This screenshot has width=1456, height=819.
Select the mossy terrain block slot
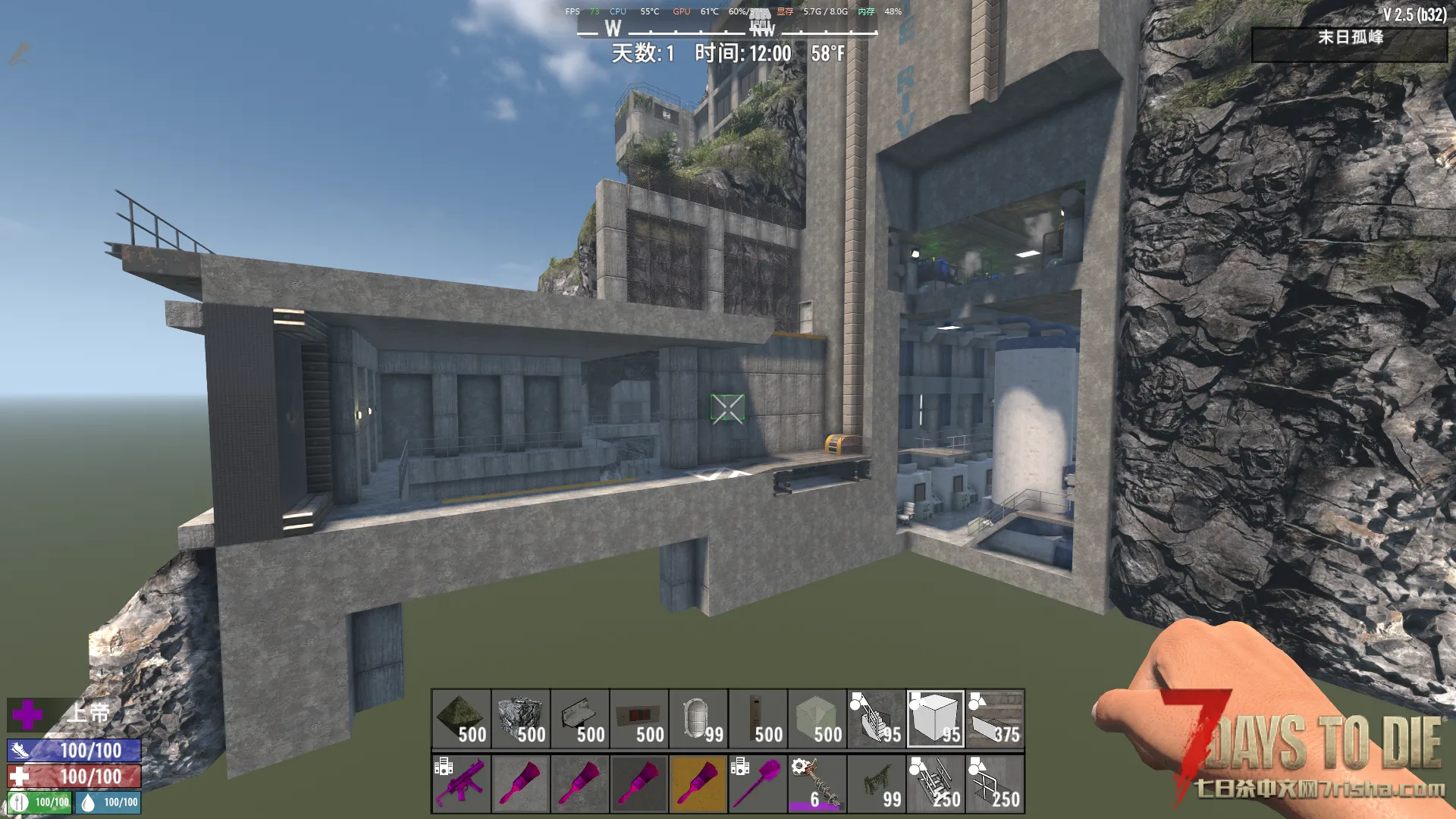tap(461, 718)
